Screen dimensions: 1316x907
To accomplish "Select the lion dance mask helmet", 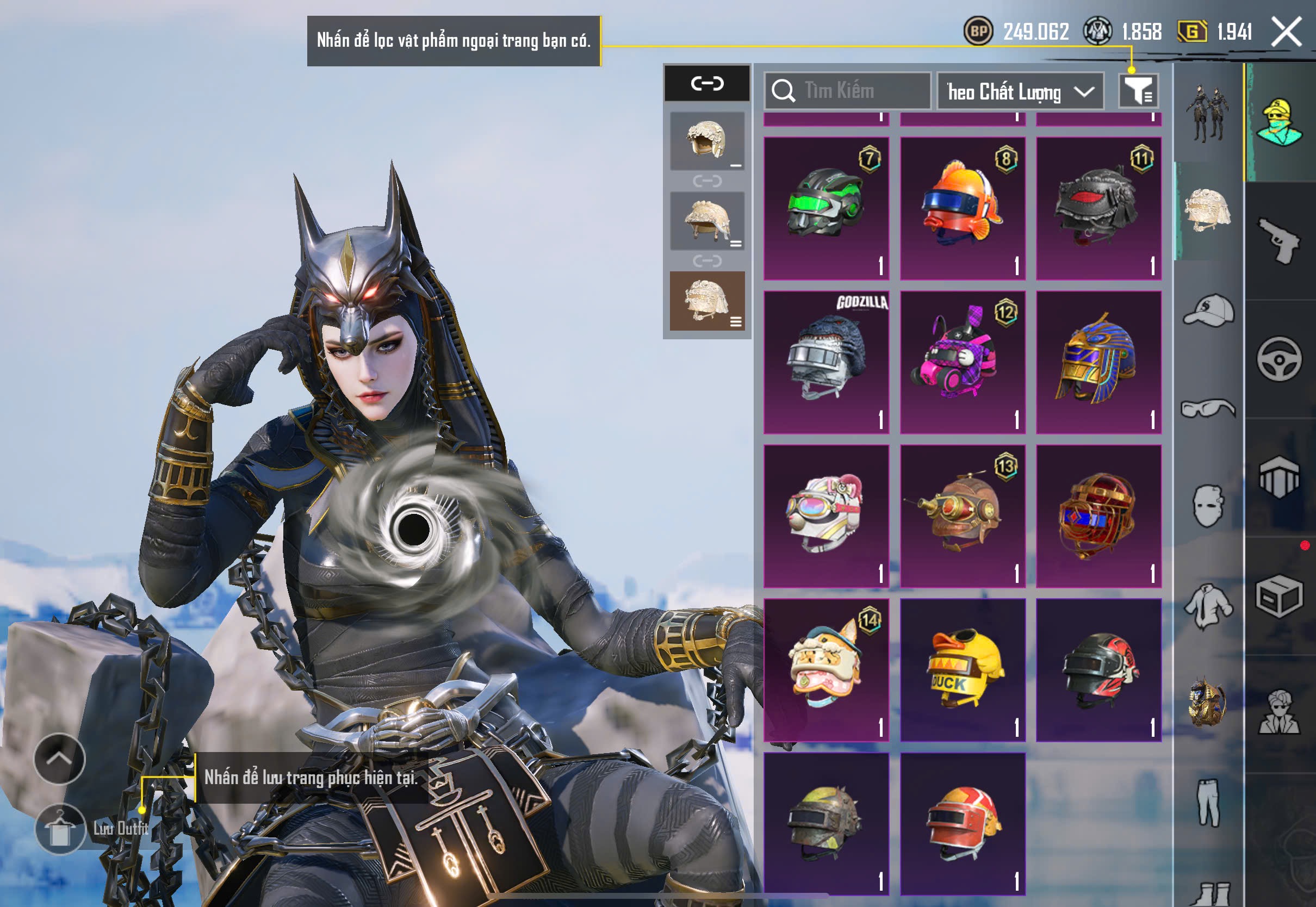I will 826,670.
